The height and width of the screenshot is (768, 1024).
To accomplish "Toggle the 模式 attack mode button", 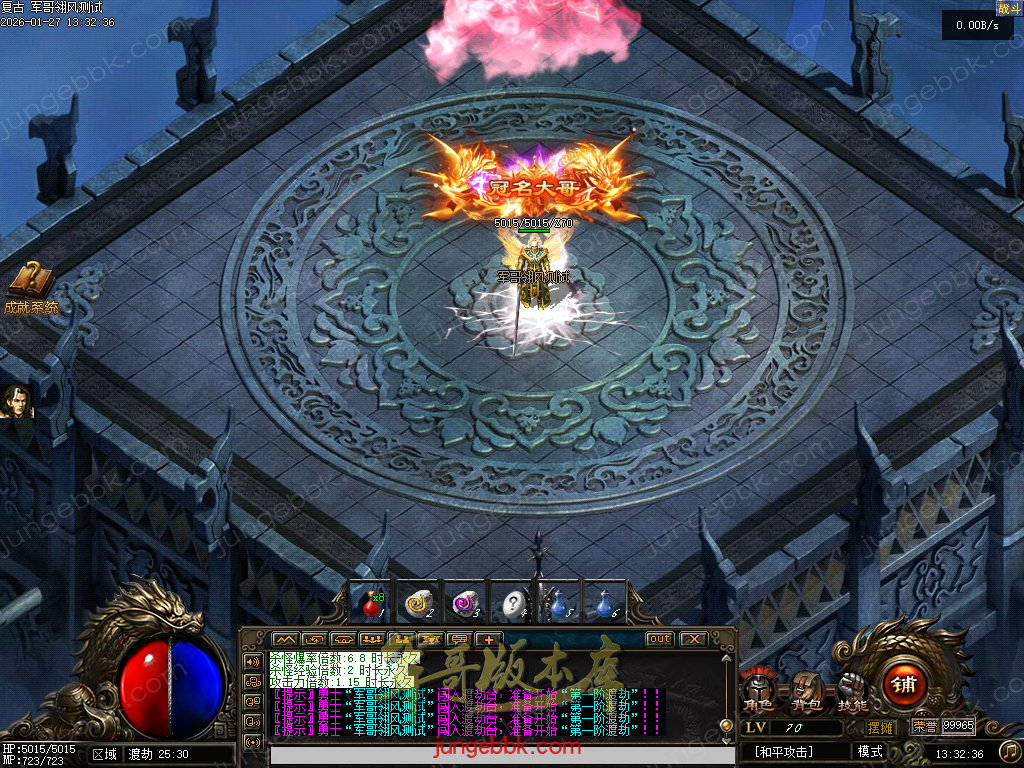I will tap(869, 751).
